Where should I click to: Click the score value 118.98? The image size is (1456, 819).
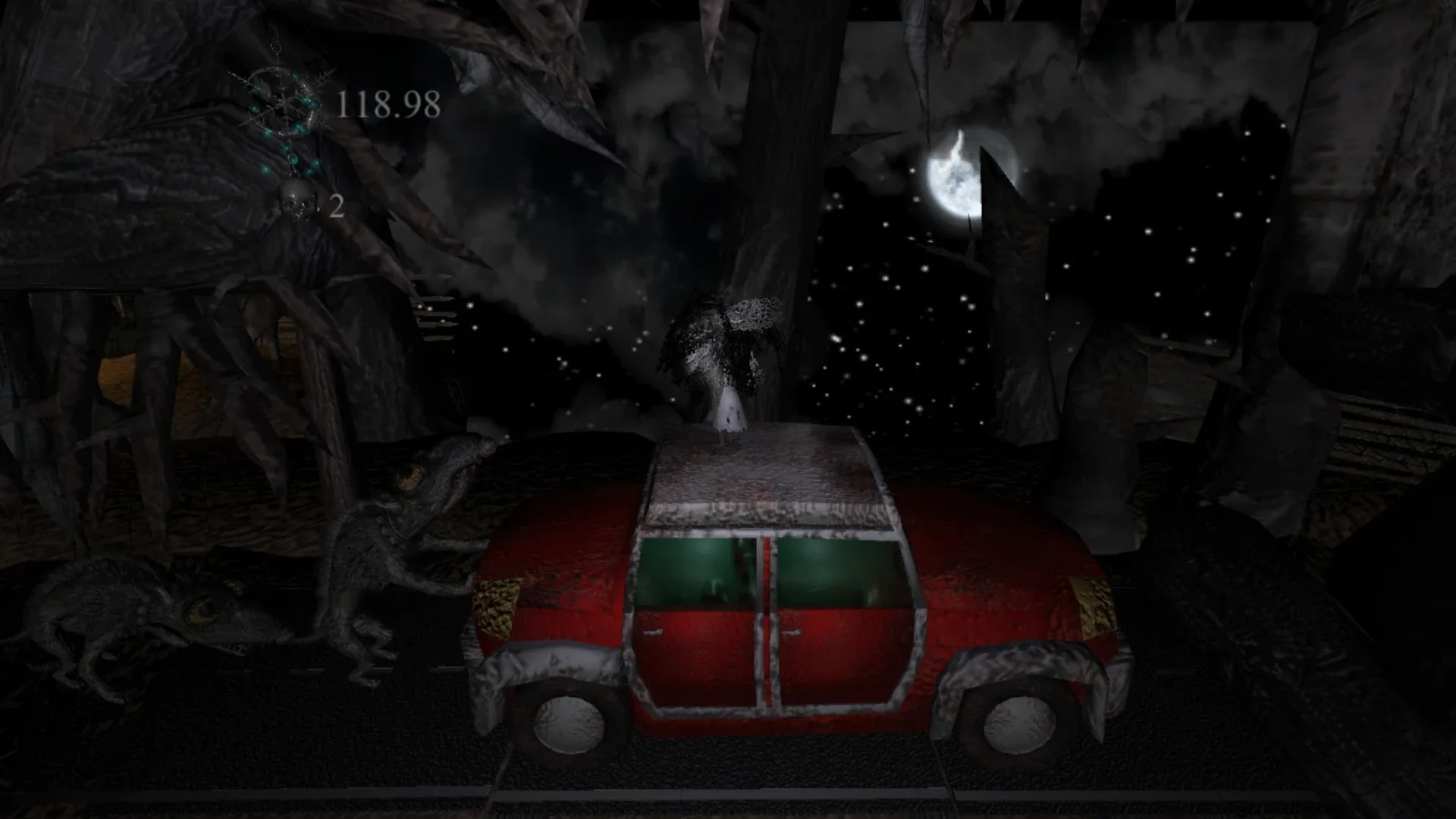(x=388, y=104)
